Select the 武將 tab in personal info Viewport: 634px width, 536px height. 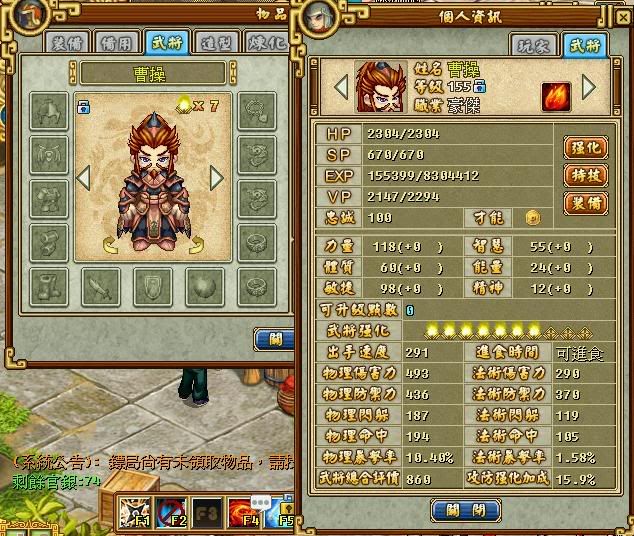(583, 45)
